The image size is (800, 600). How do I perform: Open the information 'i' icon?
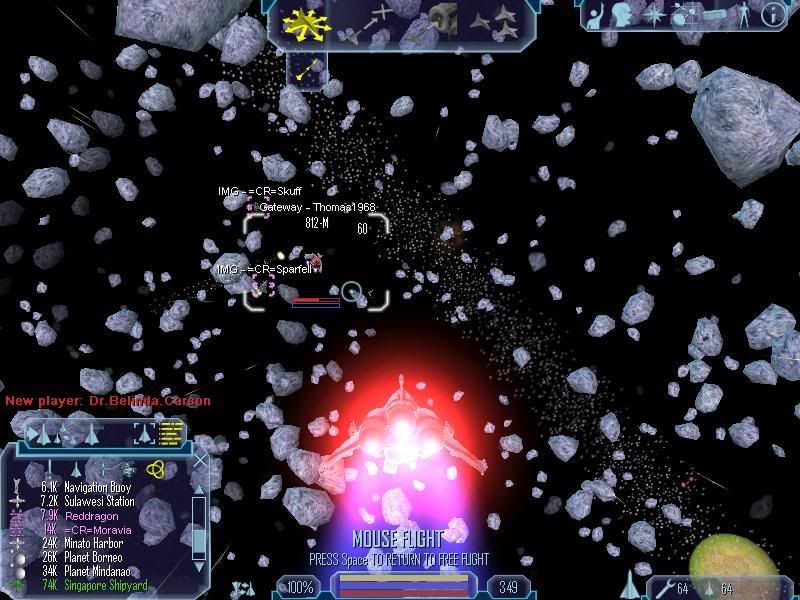click(x=772, y=14)
